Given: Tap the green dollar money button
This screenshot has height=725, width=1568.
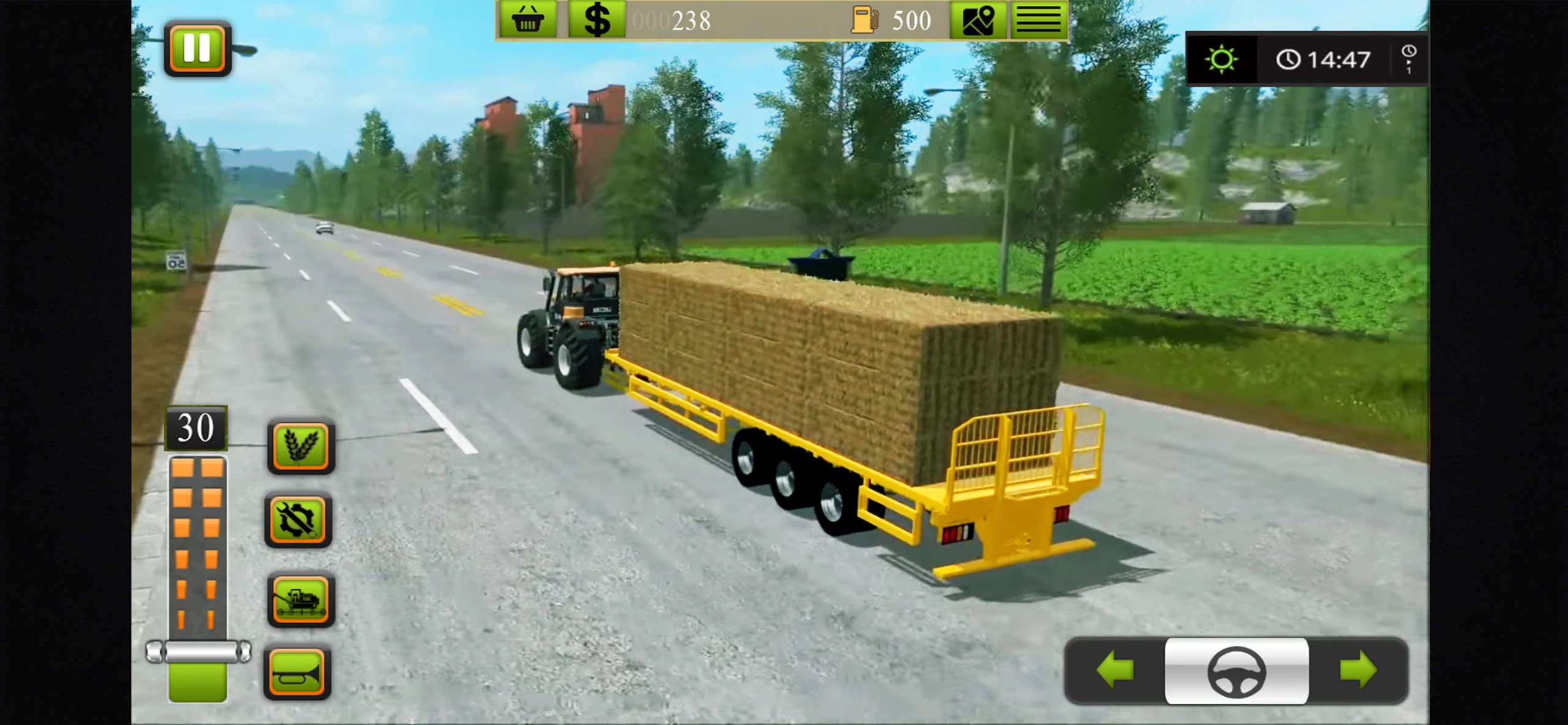Looking at the screenshot, I should tap(597, 20).
